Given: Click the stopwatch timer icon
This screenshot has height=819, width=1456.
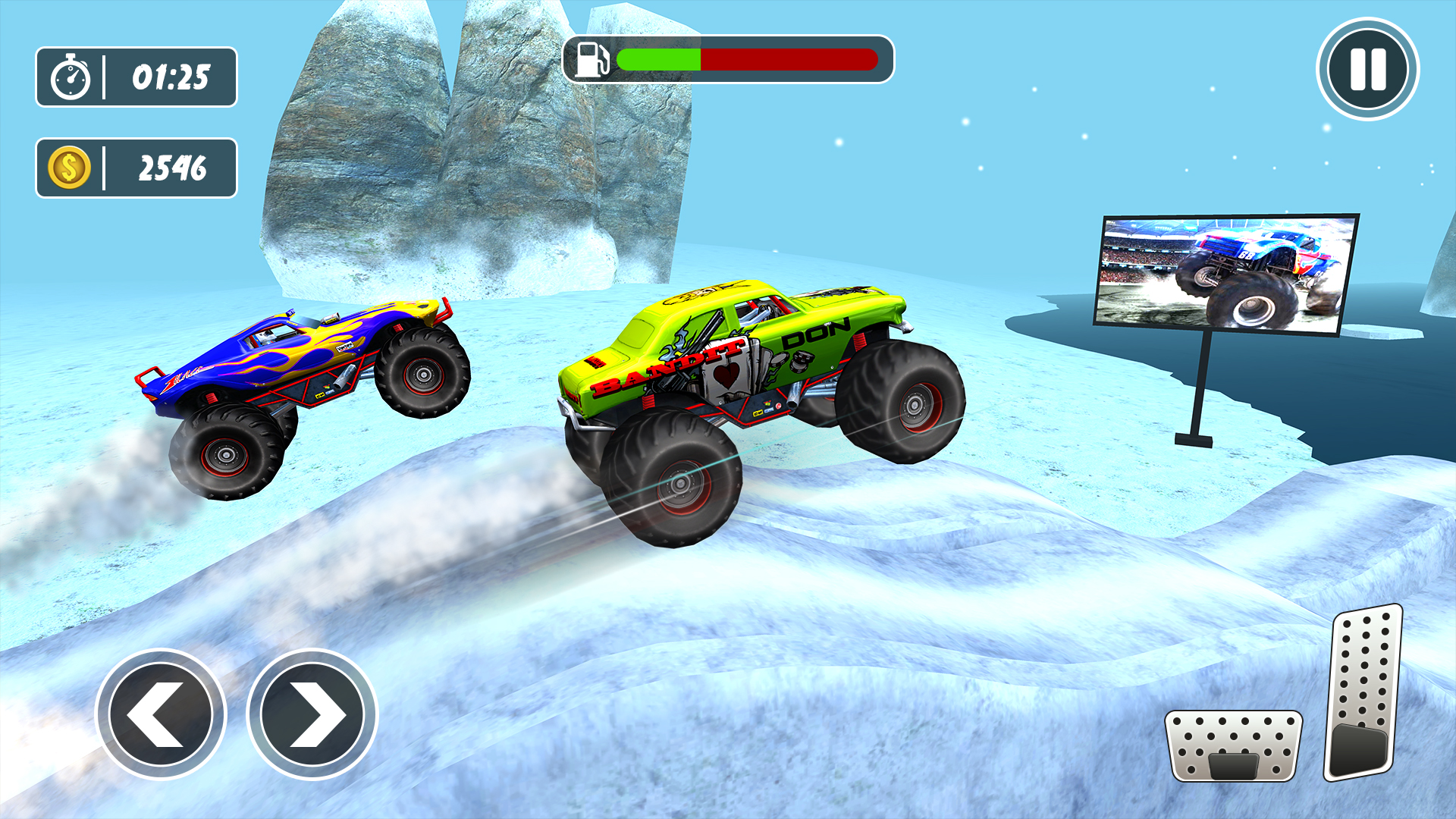Looking at the screenshot, I should 71,76.
